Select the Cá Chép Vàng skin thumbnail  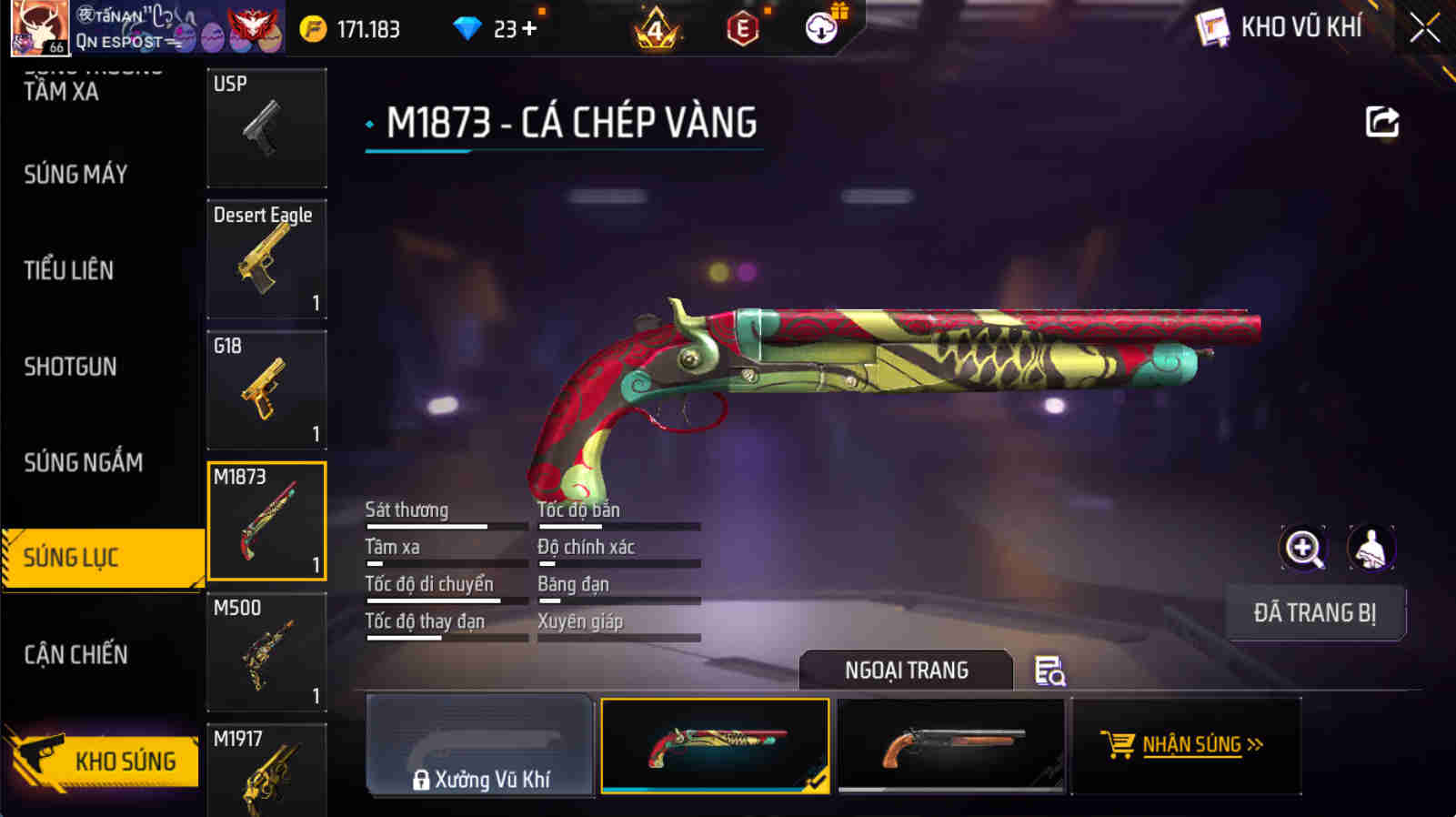tap(715, 745)
